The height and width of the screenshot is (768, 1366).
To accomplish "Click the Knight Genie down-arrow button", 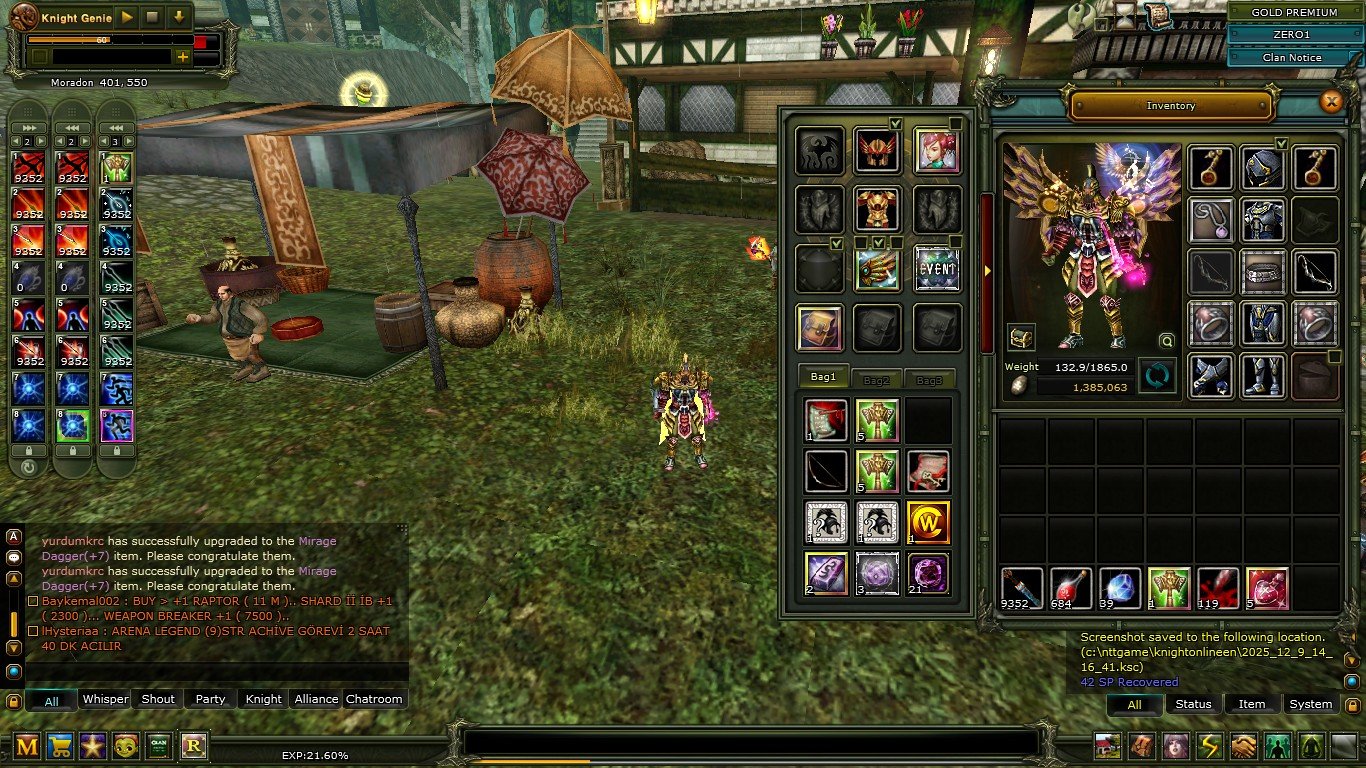I will (x=179, y=17).
